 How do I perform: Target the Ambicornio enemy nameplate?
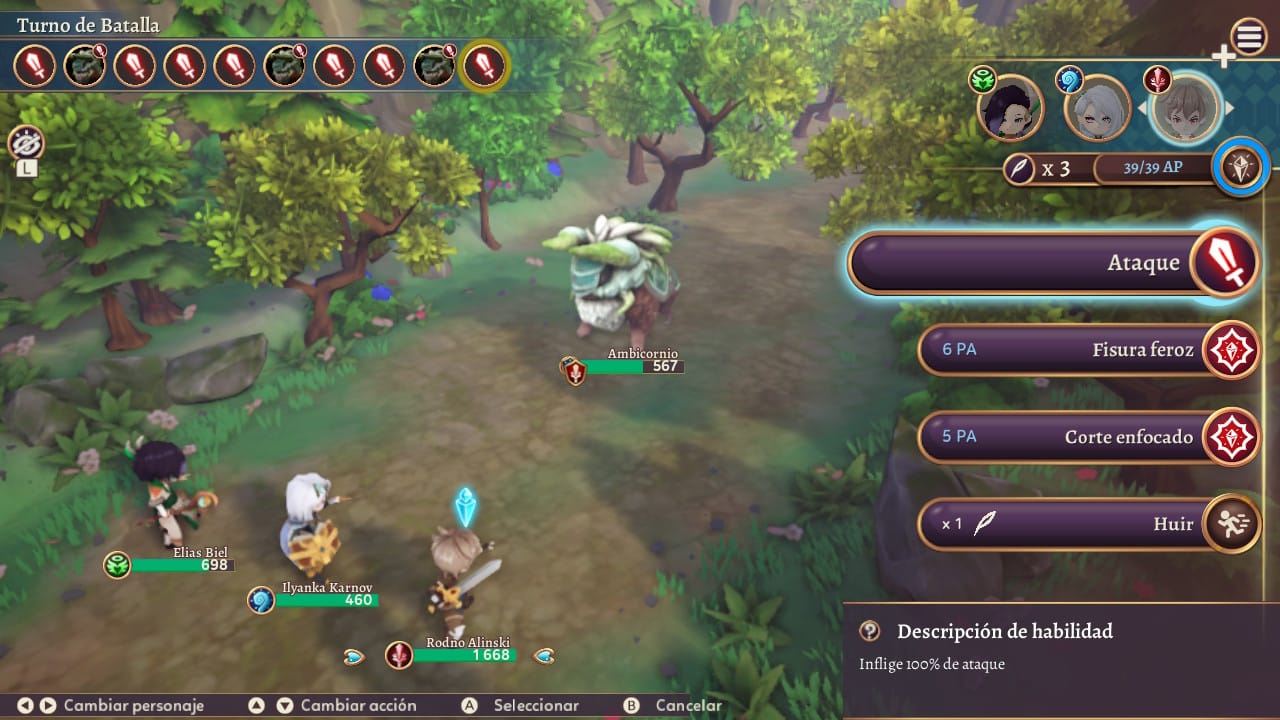tap(632, 361)
